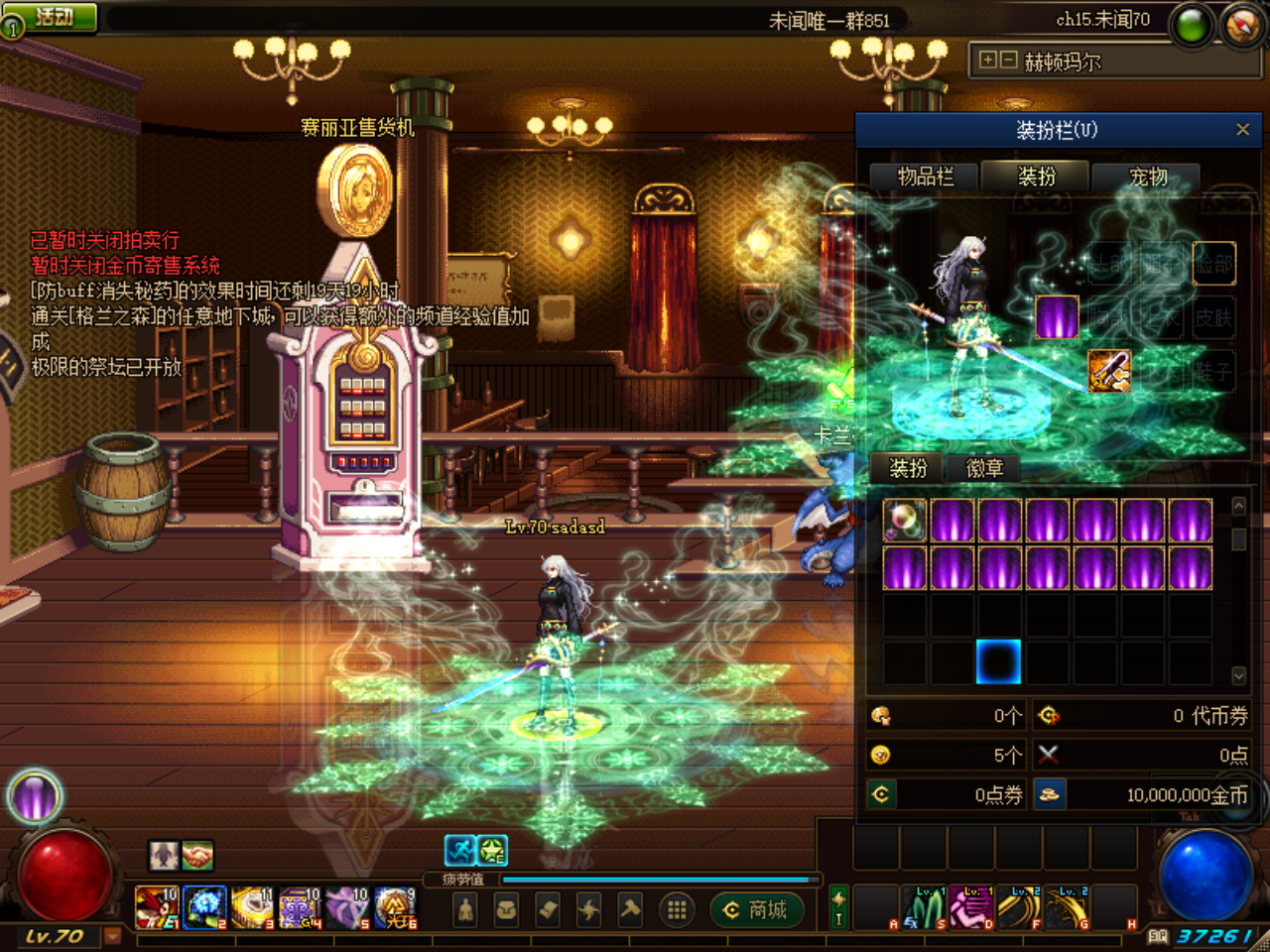1270x952 pixels.
Task: Open the grid menu icon near 商城
Action: tap(678, 910)
